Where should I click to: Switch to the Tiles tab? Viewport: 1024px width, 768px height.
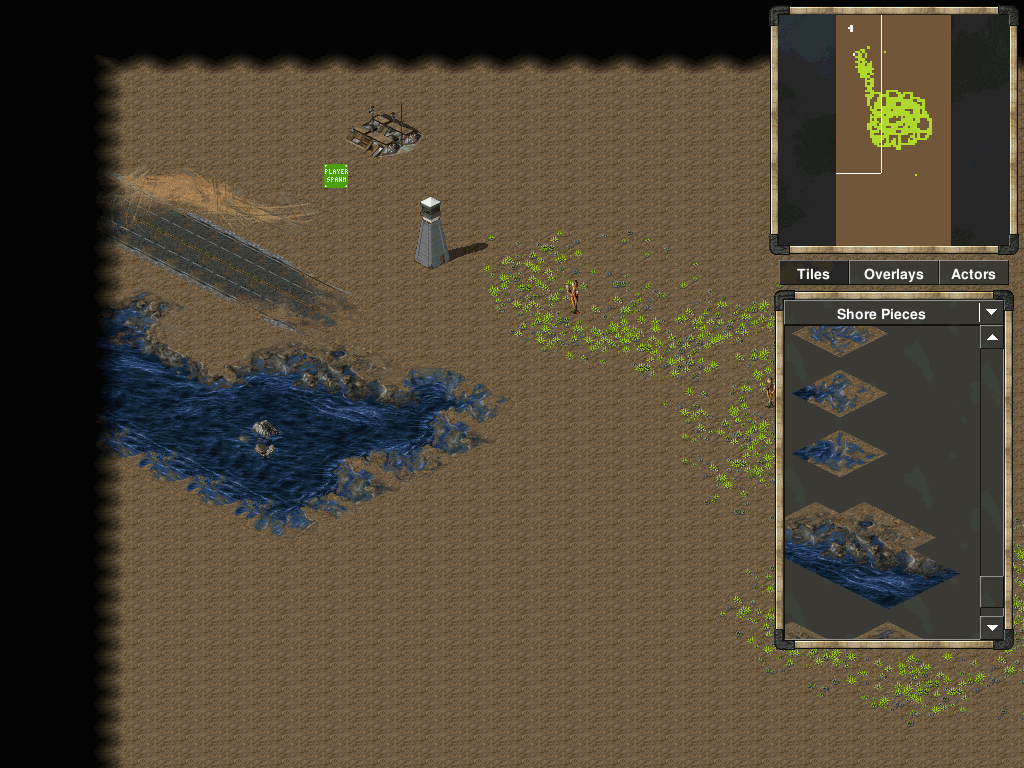coord(813,274)
